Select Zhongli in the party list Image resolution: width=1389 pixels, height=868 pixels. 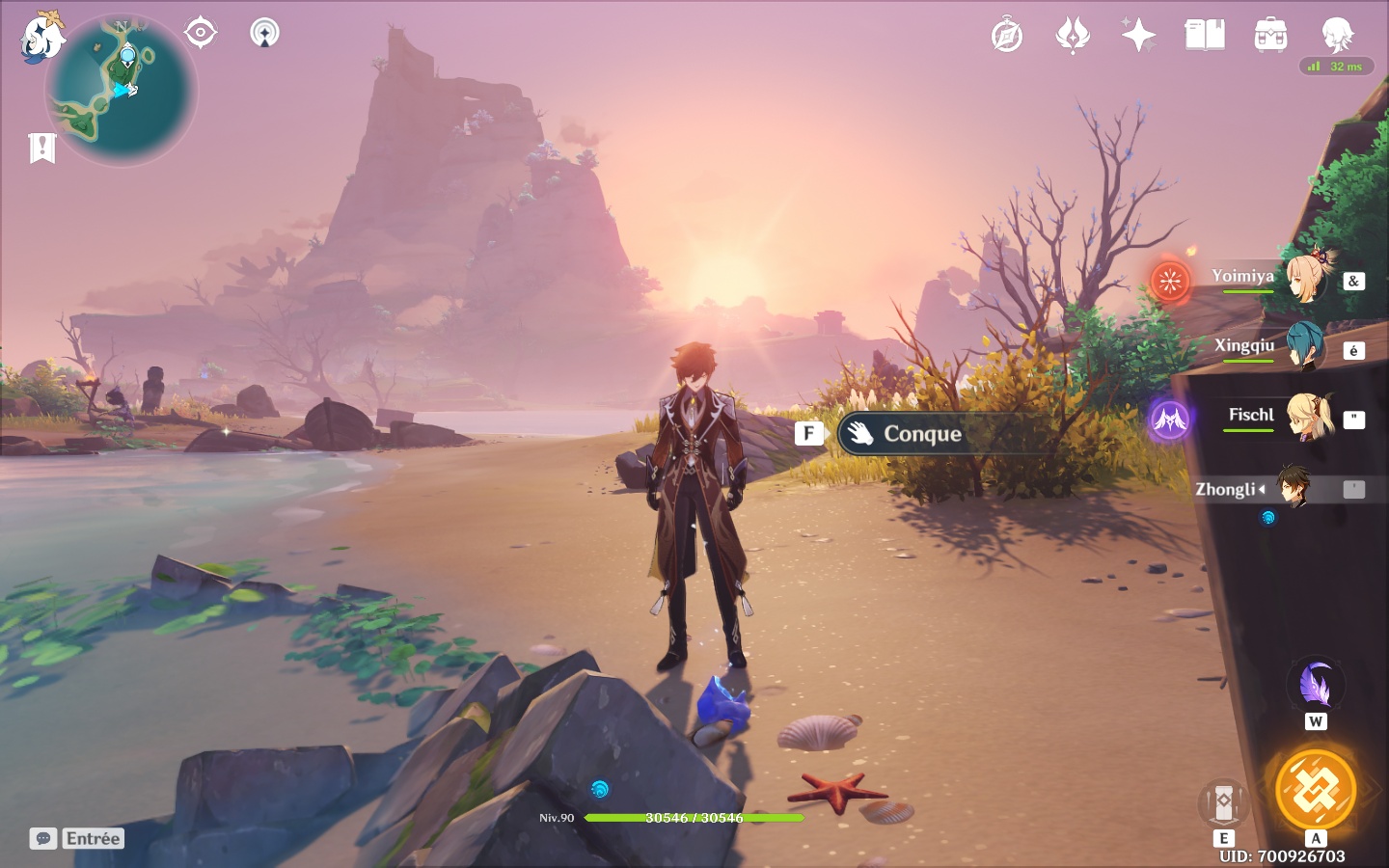(x=1293, y=488)
